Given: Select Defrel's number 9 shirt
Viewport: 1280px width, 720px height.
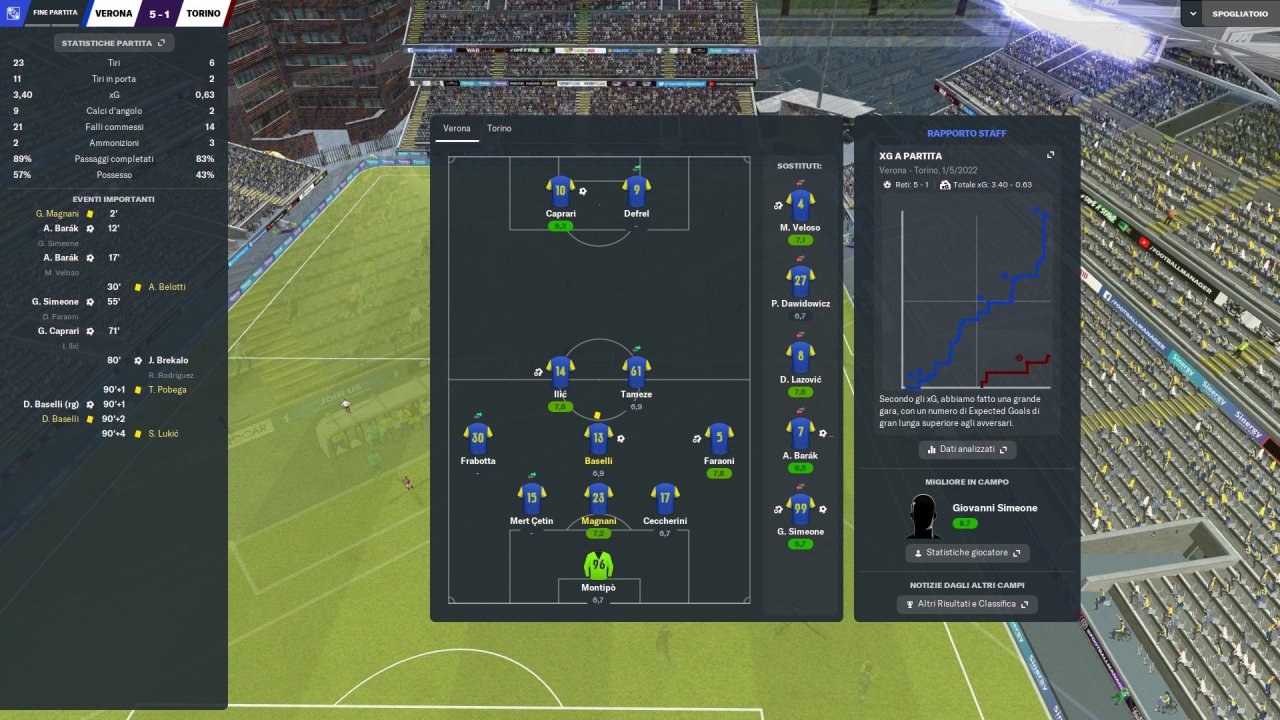Looking at the screenshot, I should pos(637,190).
